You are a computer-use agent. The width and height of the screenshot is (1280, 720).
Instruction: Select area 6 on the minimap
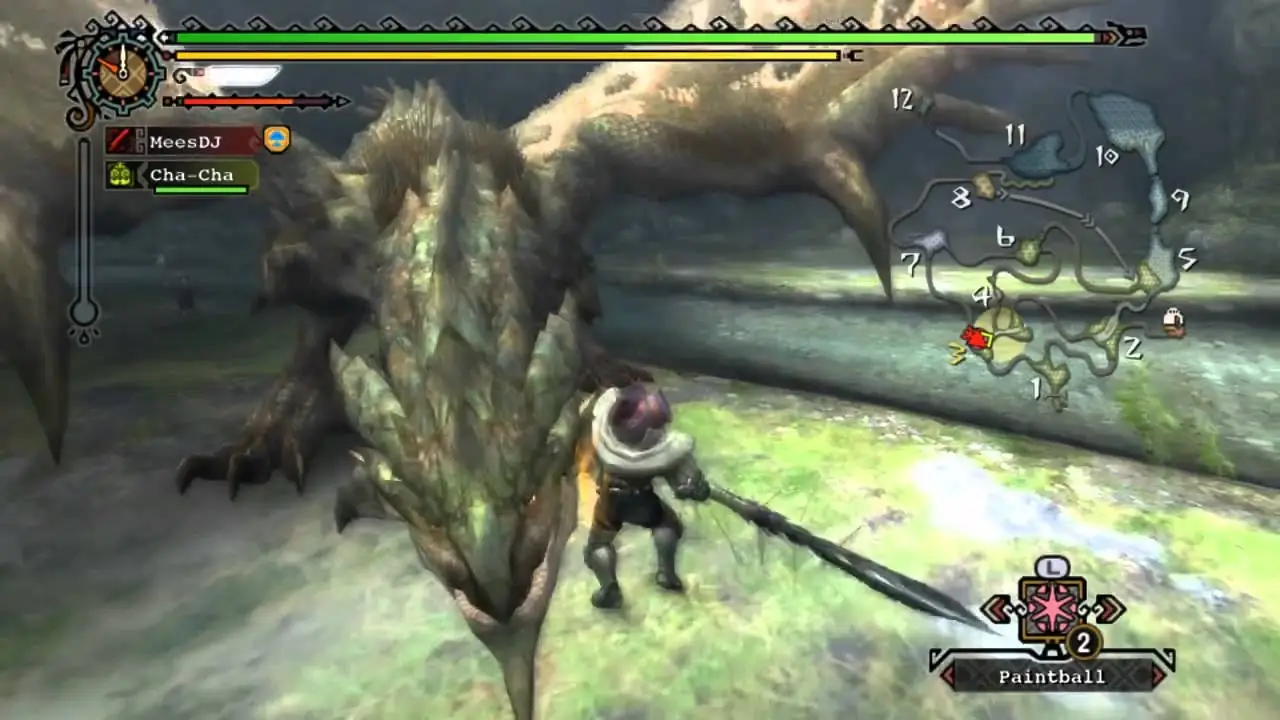click(x=1006, y=237)
